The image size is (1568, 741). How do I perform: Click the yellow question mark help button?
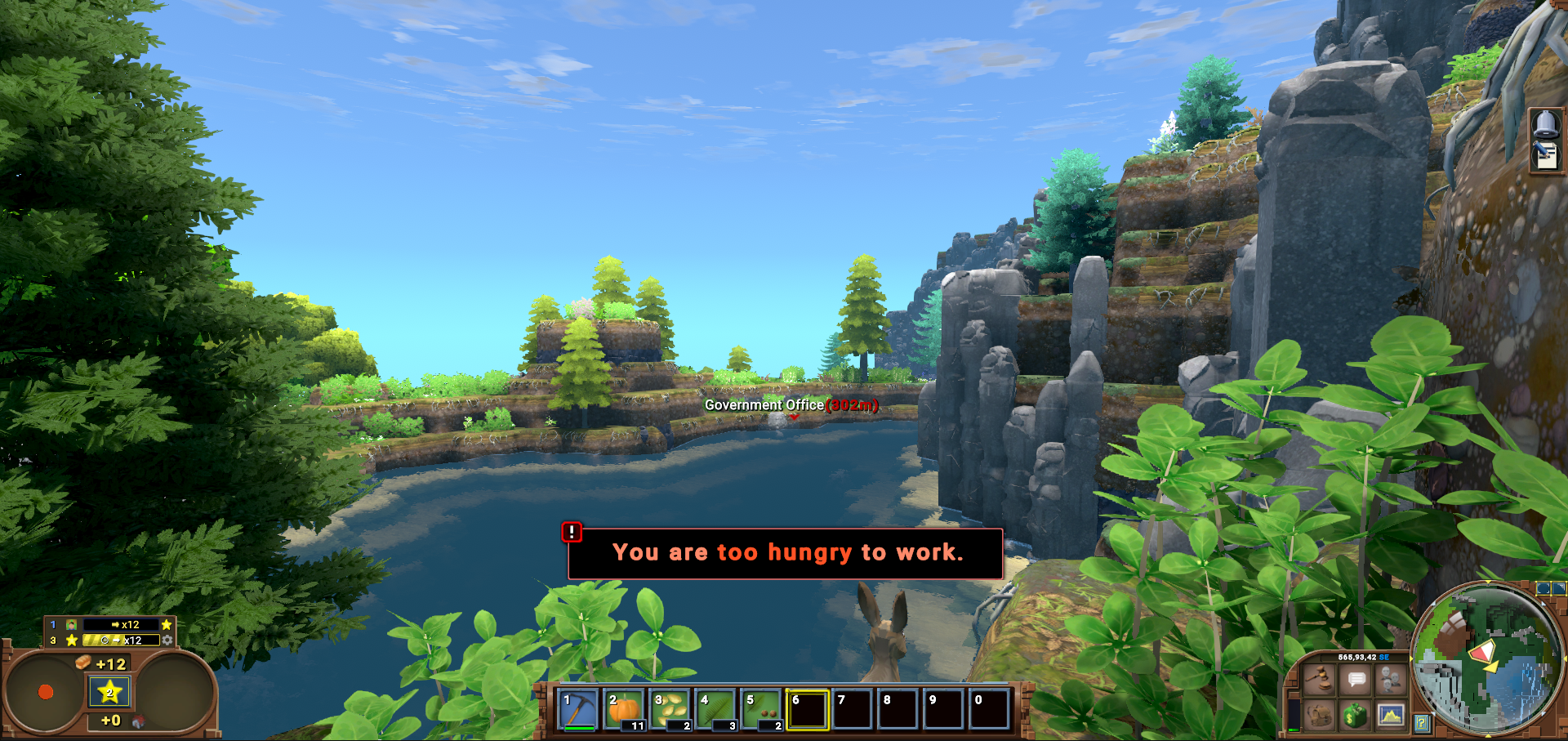[1422, 722]
